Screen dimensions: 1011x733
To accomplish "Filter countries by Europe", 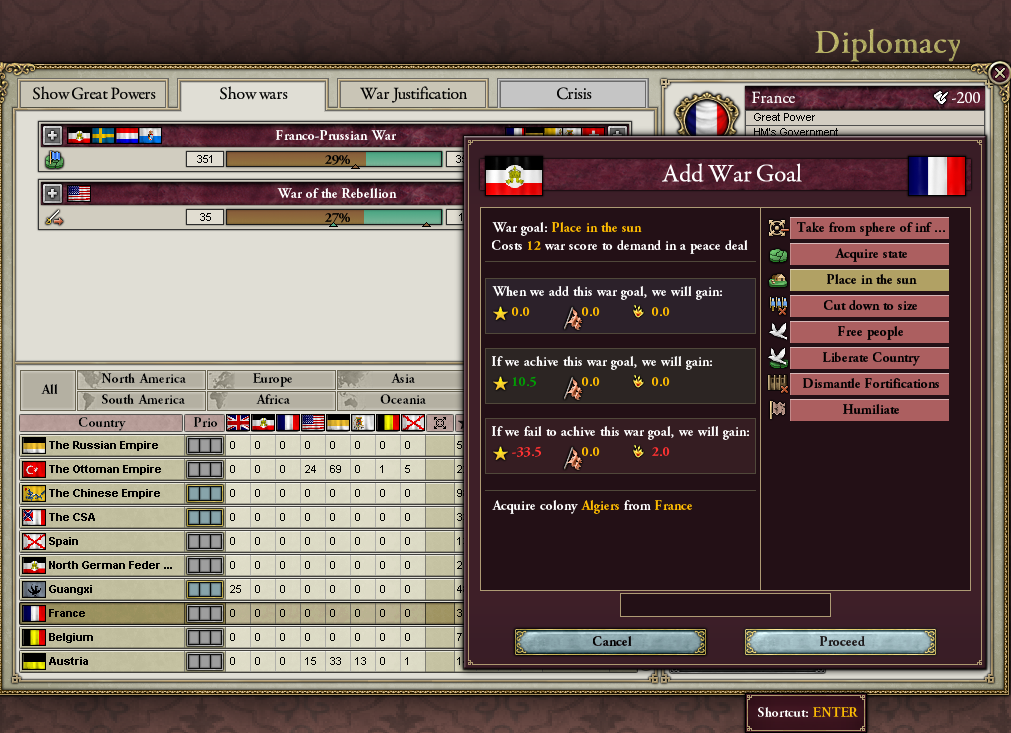I will pos(272,379).
